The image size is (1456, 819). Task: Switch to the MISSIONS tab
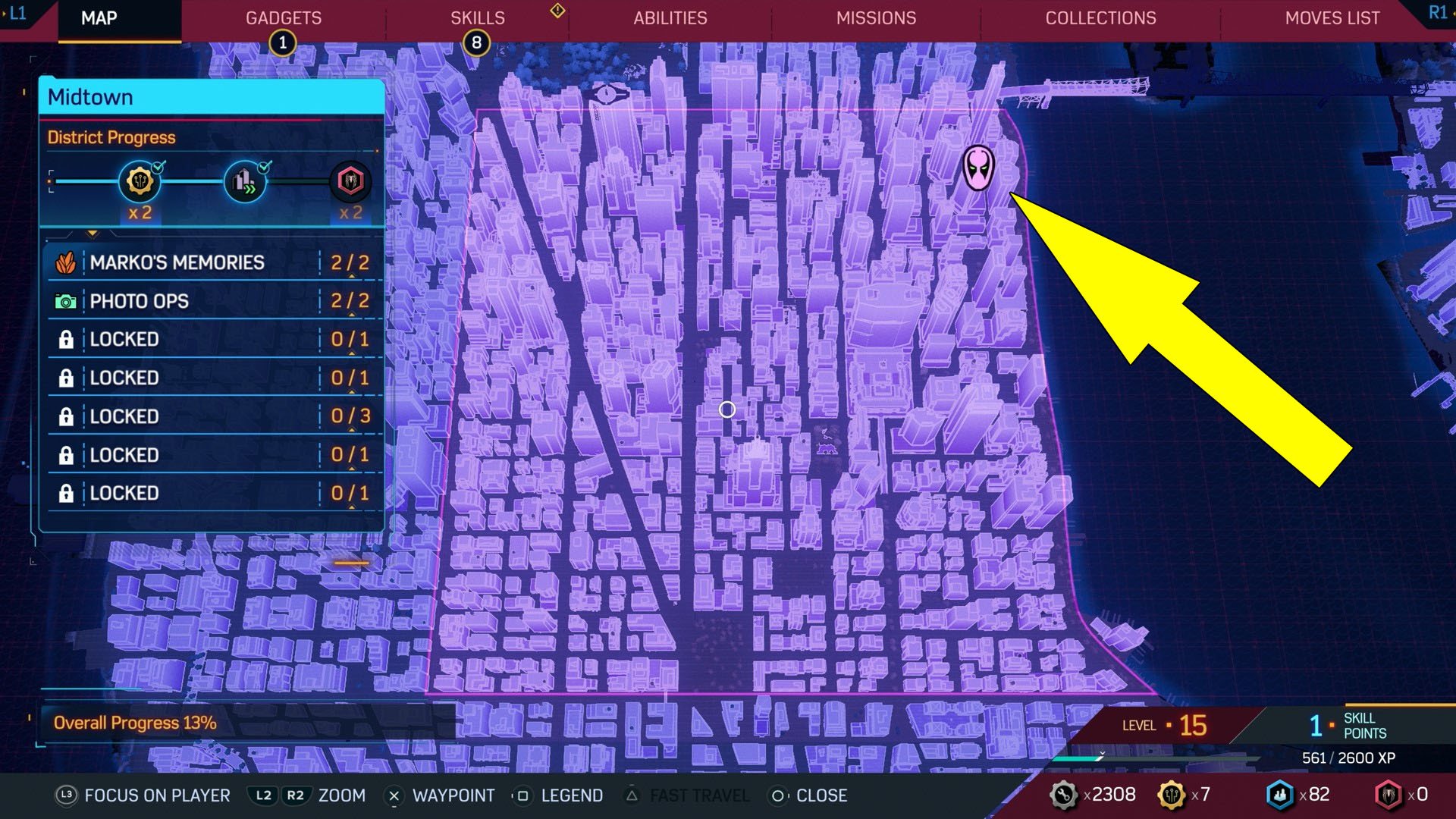click(876, 18)
